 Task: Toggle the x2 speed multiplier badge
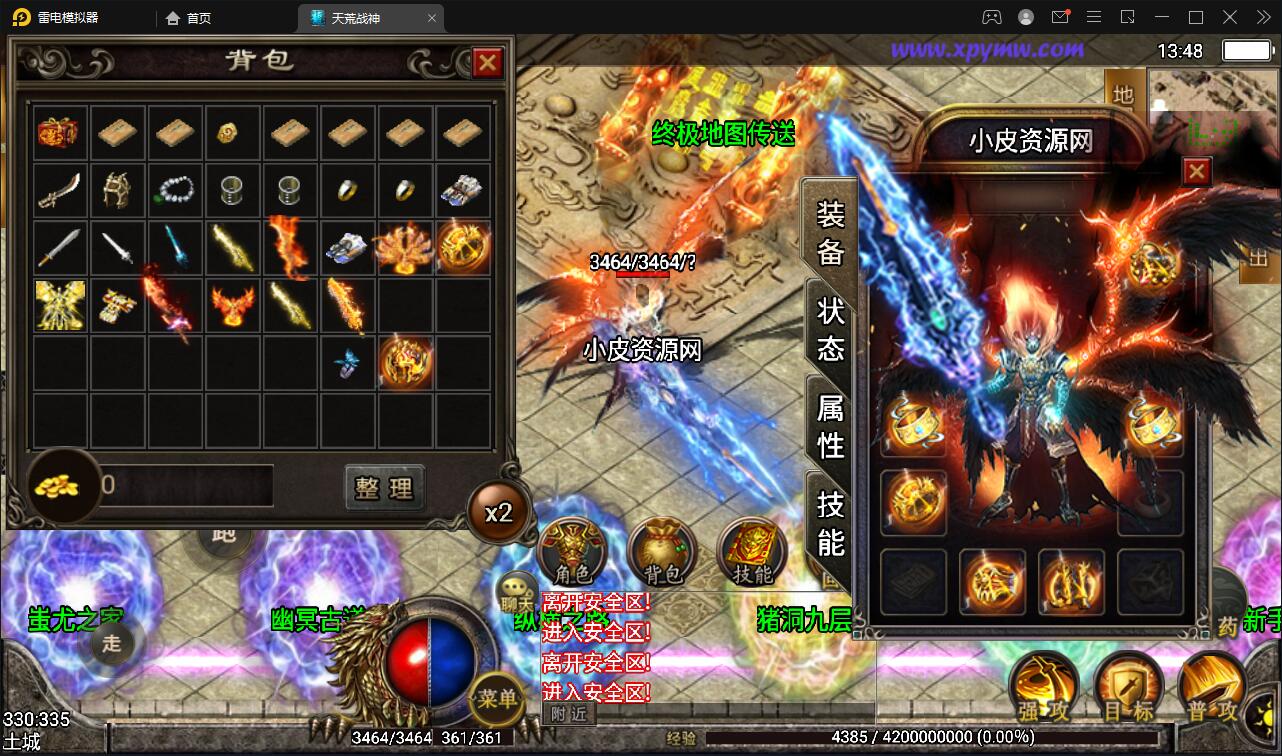[498, 511]
